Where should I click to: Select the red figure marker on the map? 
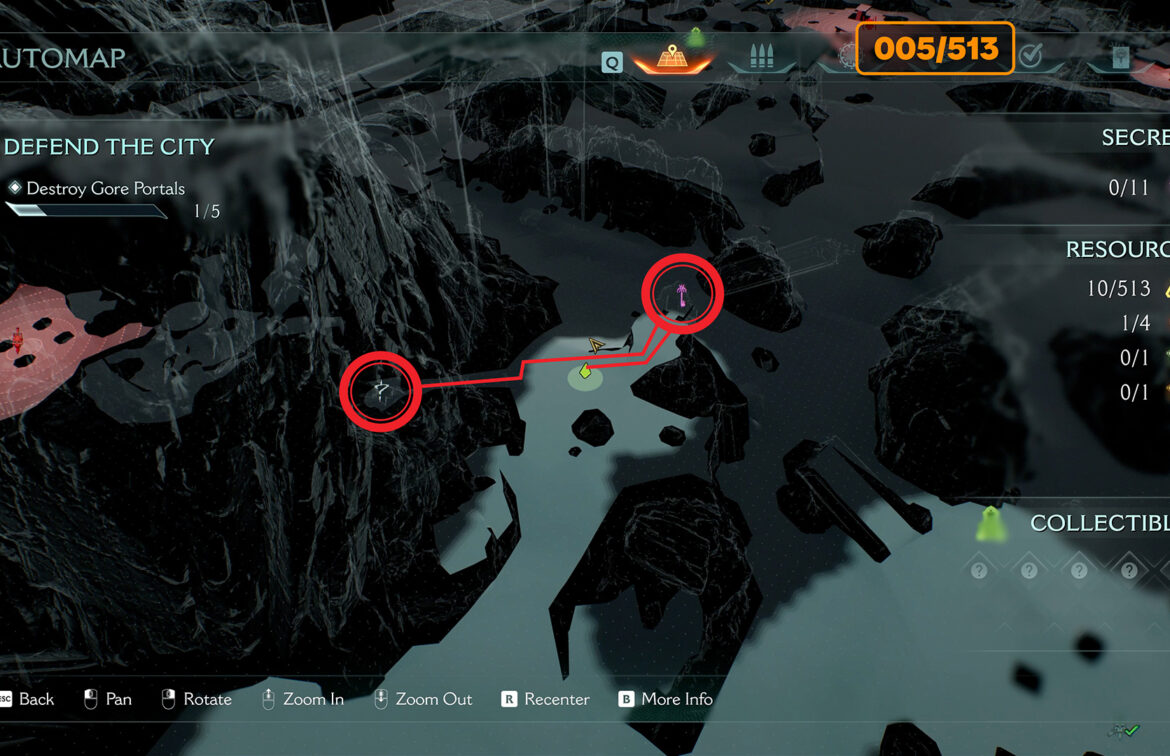[16, 341]
